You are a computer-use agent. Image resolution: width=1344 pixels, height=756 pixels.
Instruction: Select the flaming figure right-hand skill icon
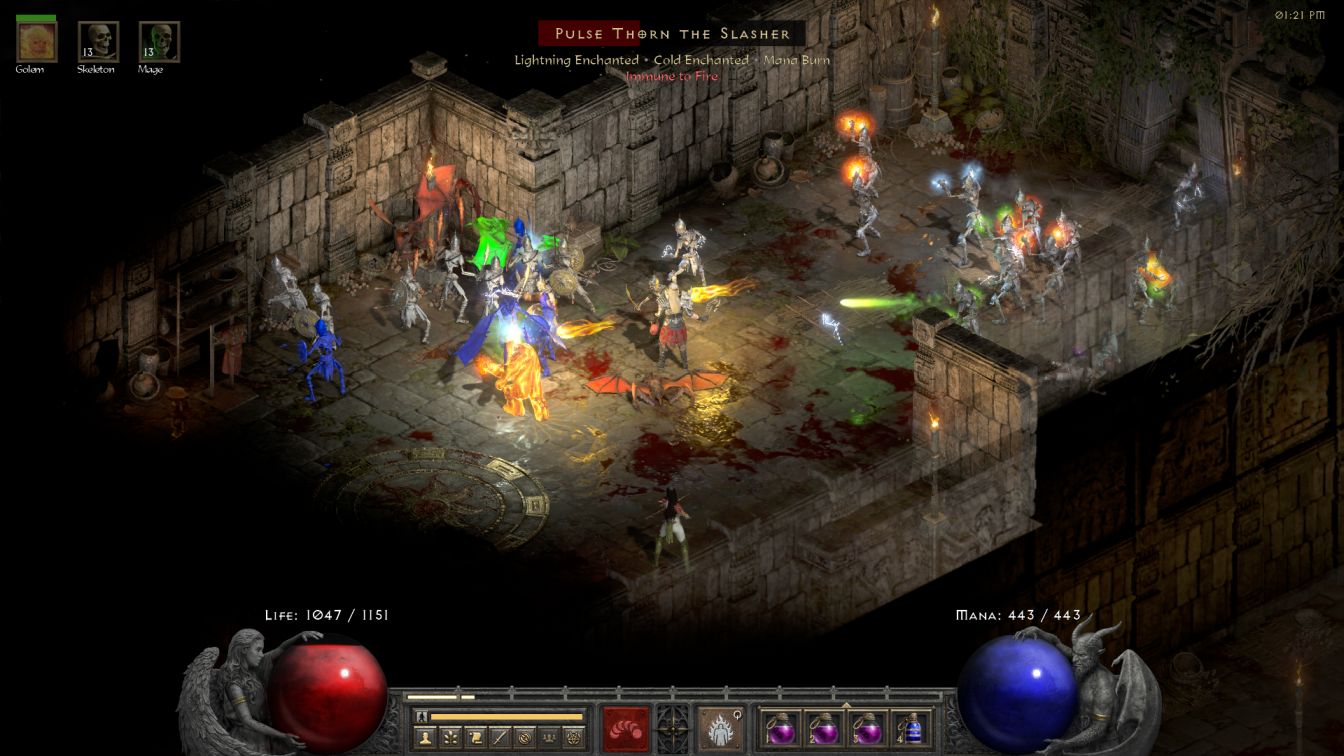pos(719,728)
